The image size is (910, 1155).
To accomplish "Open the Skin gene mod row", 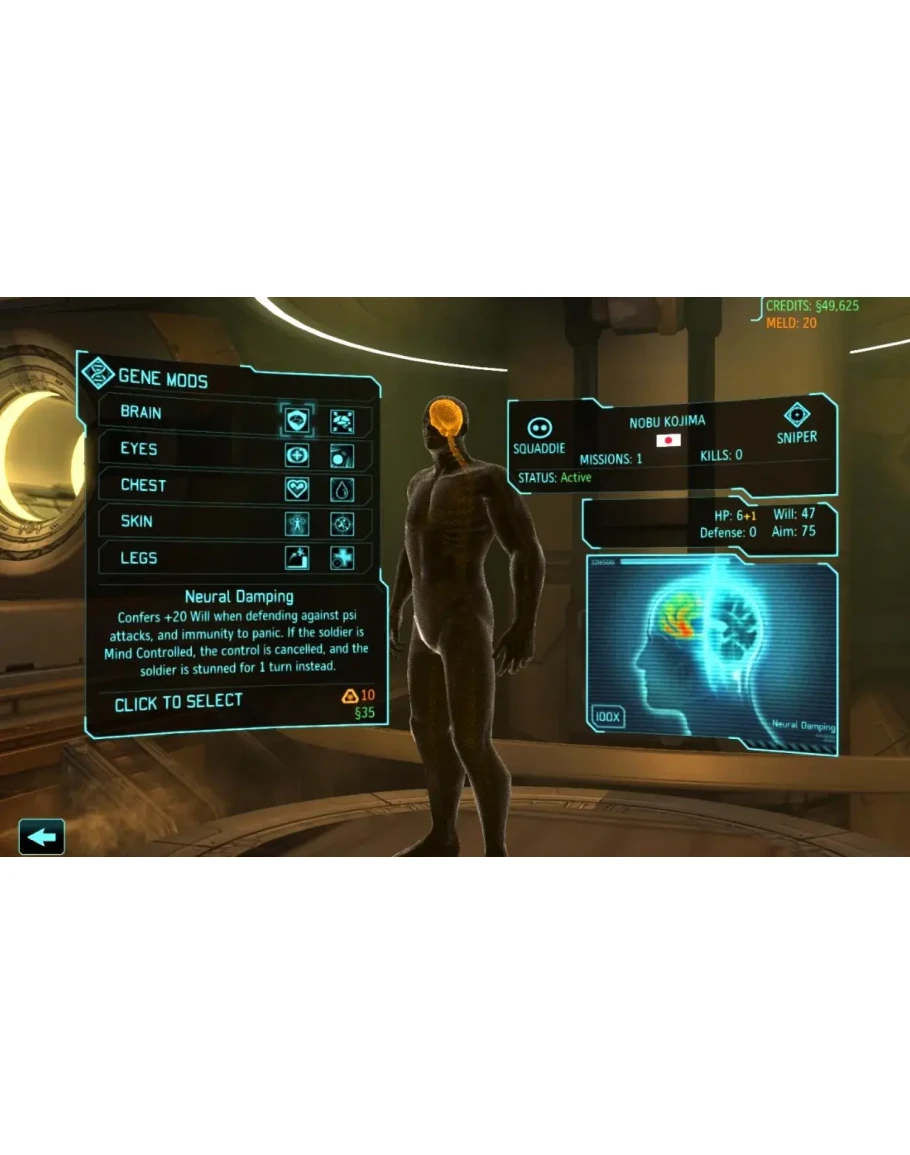I will [137, 521].
